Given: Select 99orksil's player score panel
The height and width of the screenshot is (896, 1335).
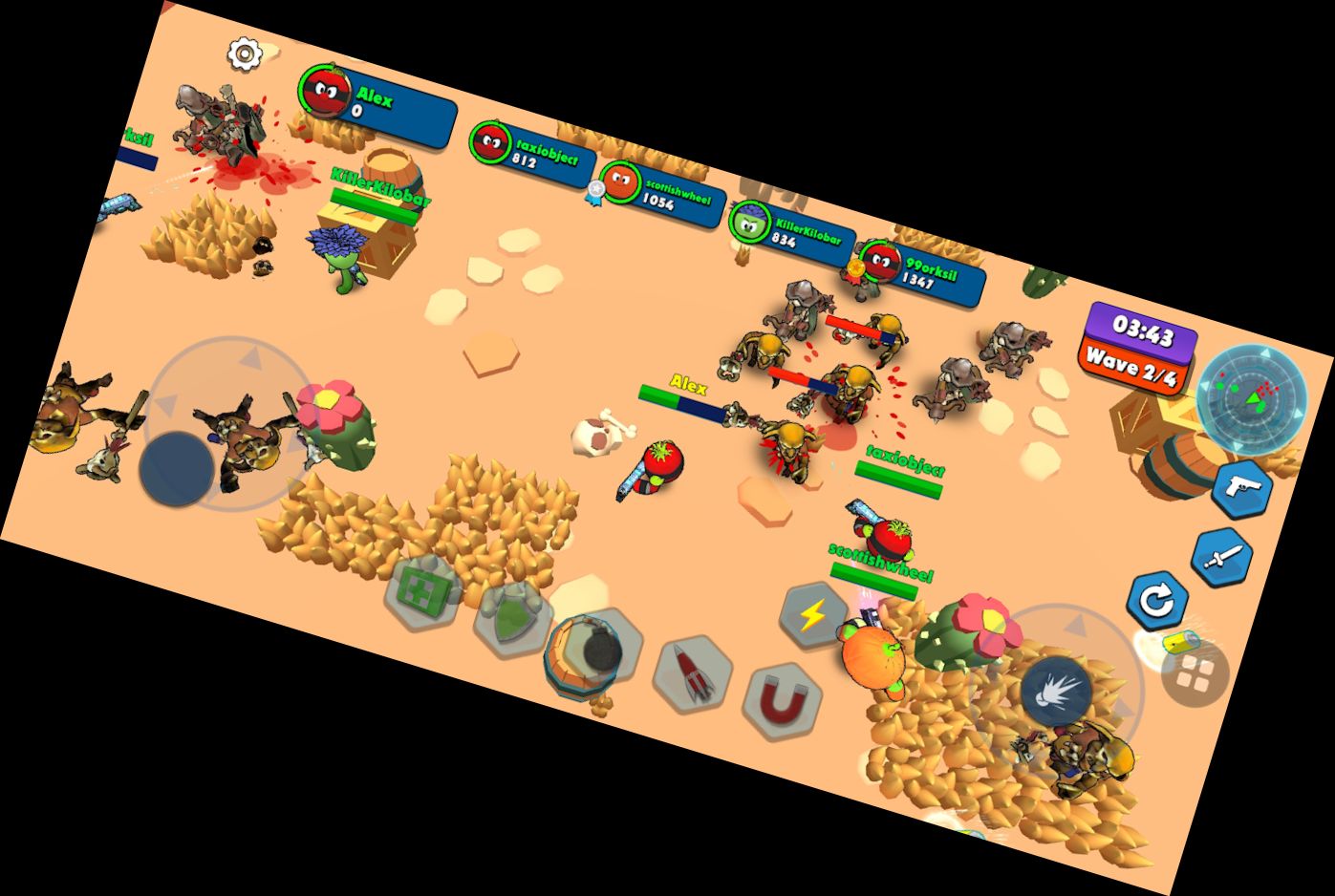Looking at the screenshot, I should (919, 270).
